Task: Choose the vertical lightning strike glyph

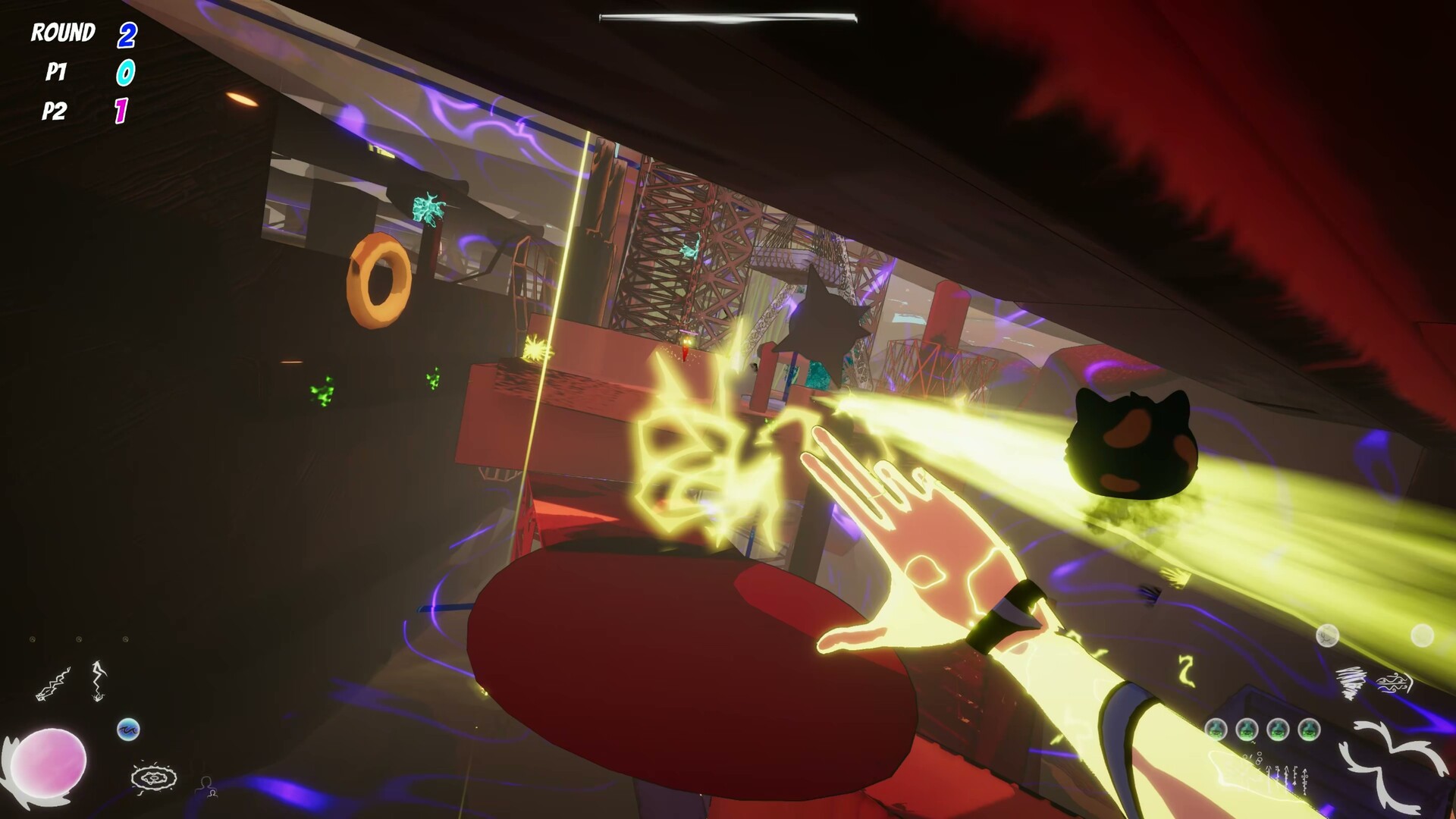Action: coord(99,680)
